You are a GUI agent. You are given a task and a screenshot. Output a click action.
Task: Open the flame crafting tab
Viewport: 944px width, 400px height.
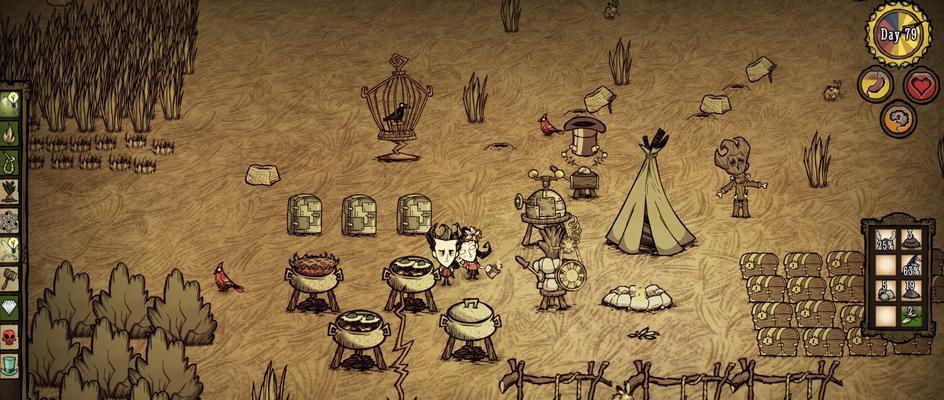coord(10,132)
